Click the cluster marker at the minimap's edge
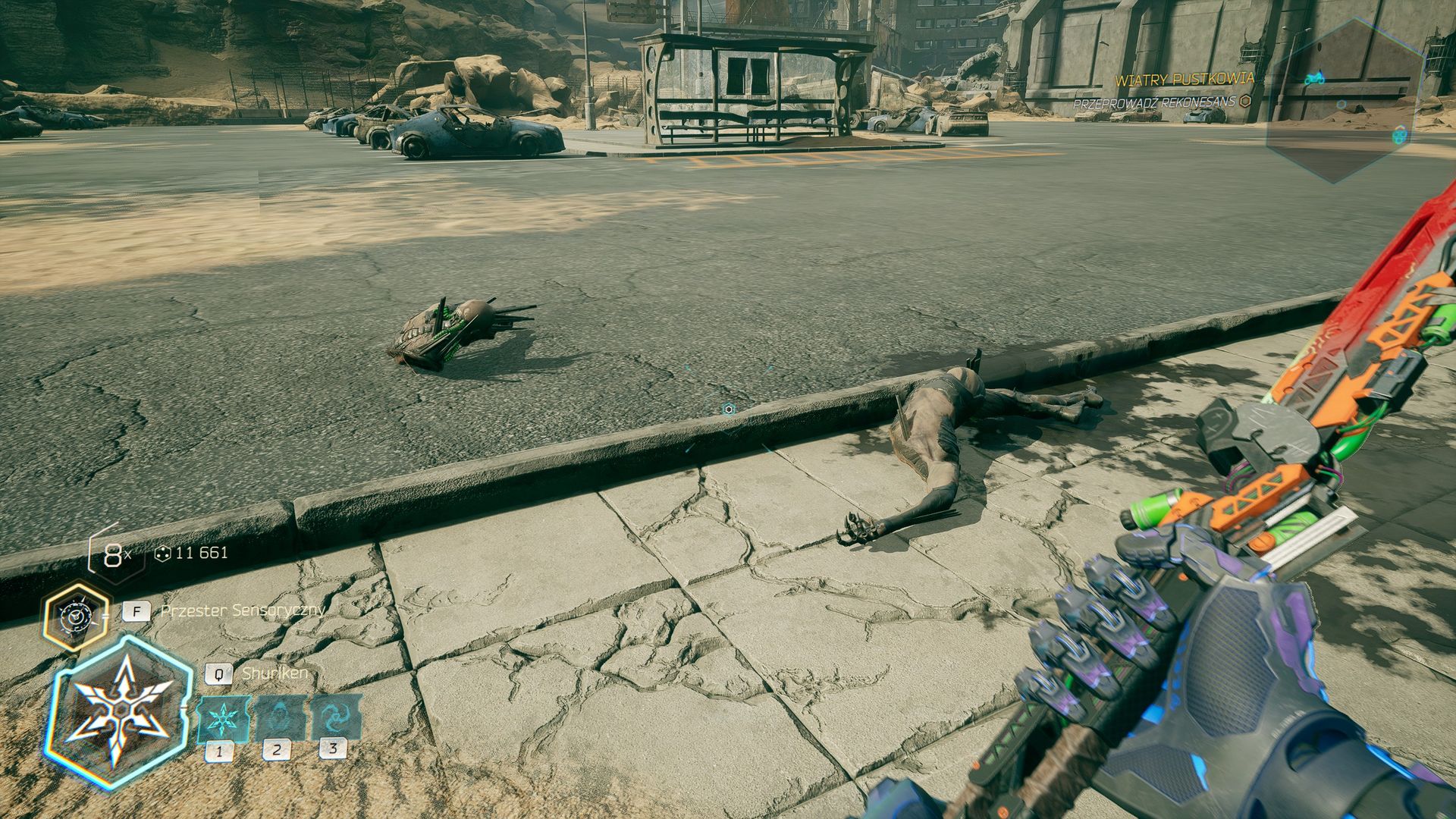 [x=1399, y=136]
